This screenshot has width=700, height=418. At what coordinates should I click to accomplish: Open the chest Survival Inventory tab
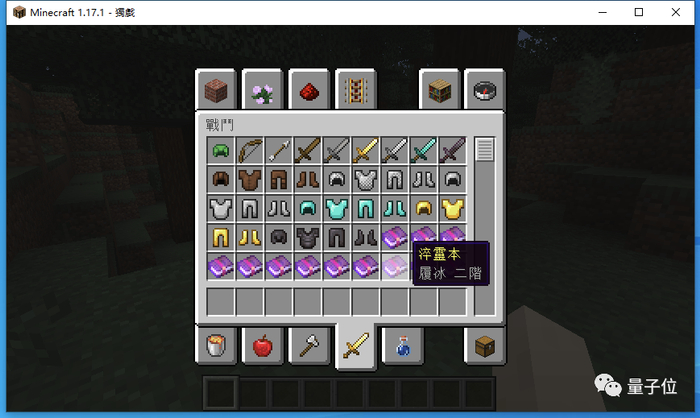click(486, 346)
